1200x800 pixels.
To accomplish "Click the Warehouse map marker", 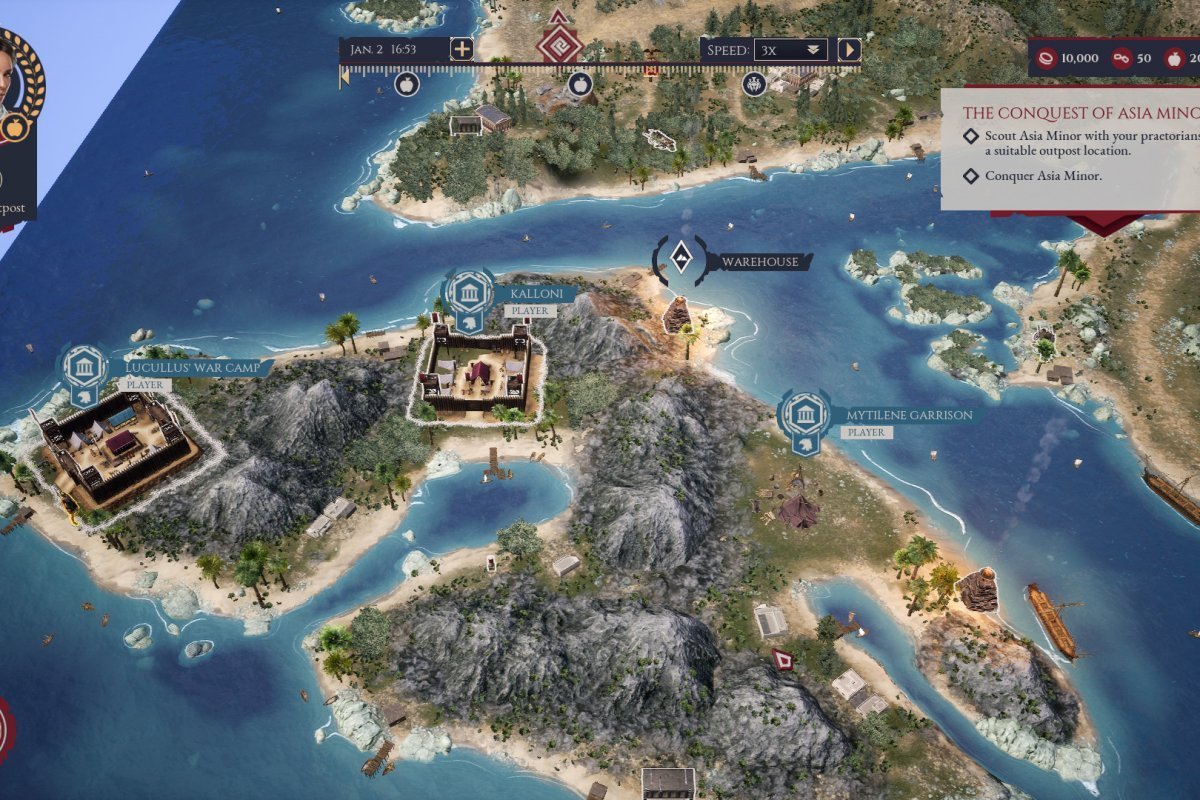I will (x=680, y=262).
